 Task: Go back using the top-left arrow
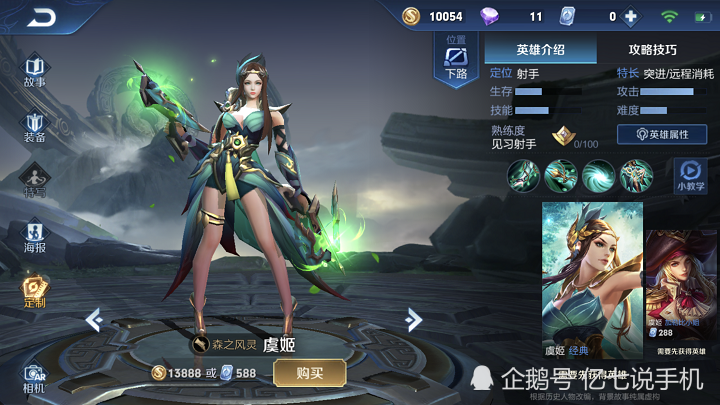(43, 17)
